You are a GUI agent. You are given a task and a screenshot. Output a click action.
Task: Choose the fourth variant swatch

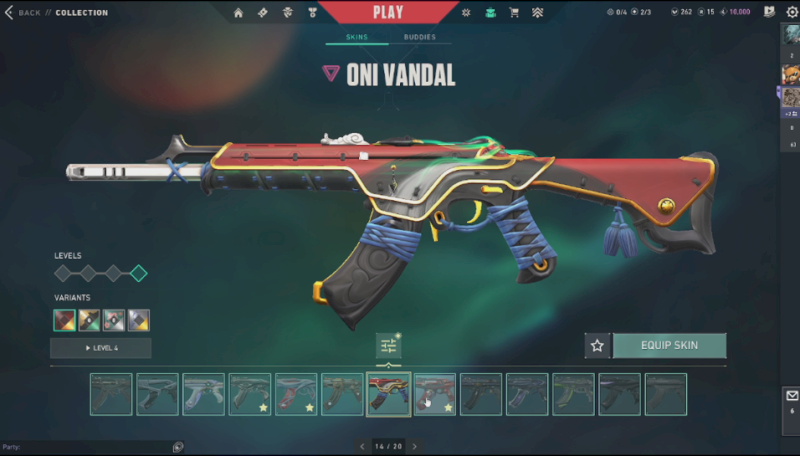click(139, 320)
